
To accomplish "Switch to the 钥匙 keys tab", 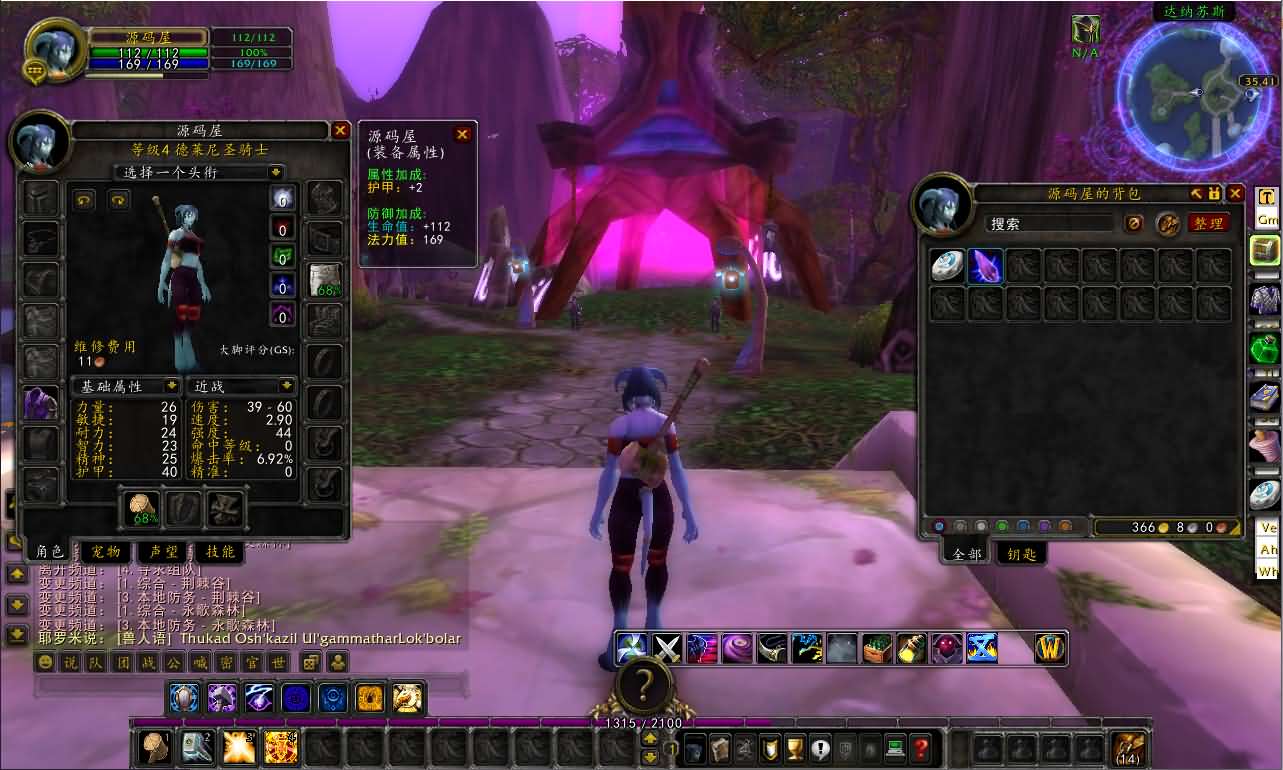I will coord(1023,553).
